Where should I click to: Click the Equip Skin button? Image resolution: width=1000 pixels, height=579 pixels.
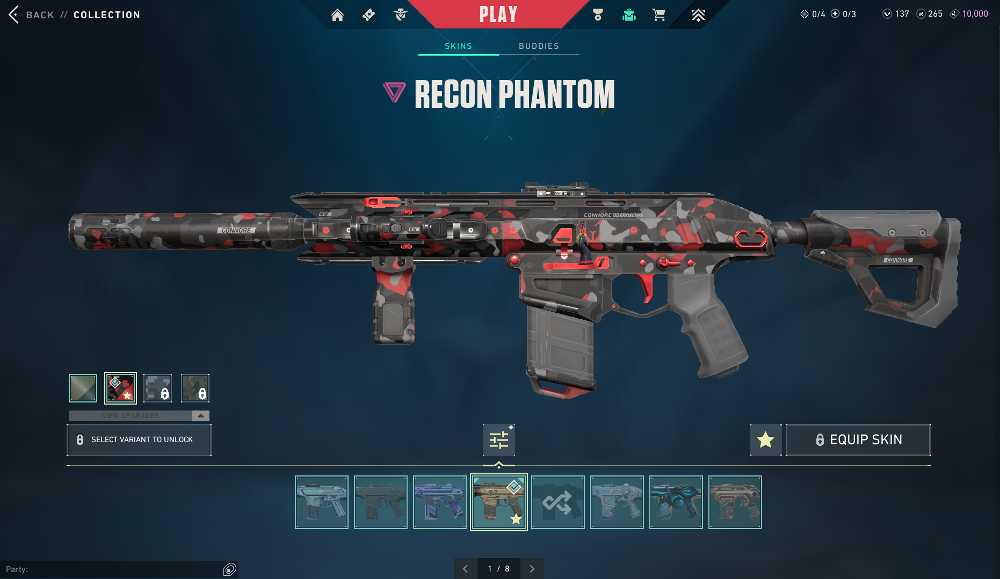(858, 440)
